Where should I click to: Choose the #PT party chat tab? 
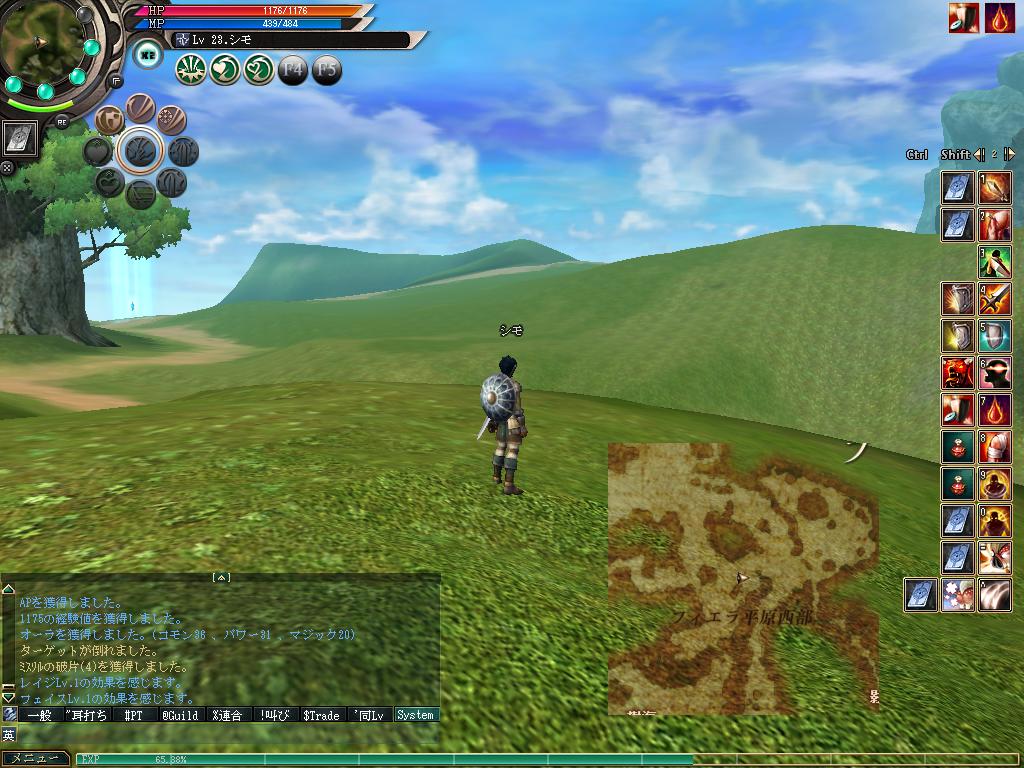coord(133,715)
